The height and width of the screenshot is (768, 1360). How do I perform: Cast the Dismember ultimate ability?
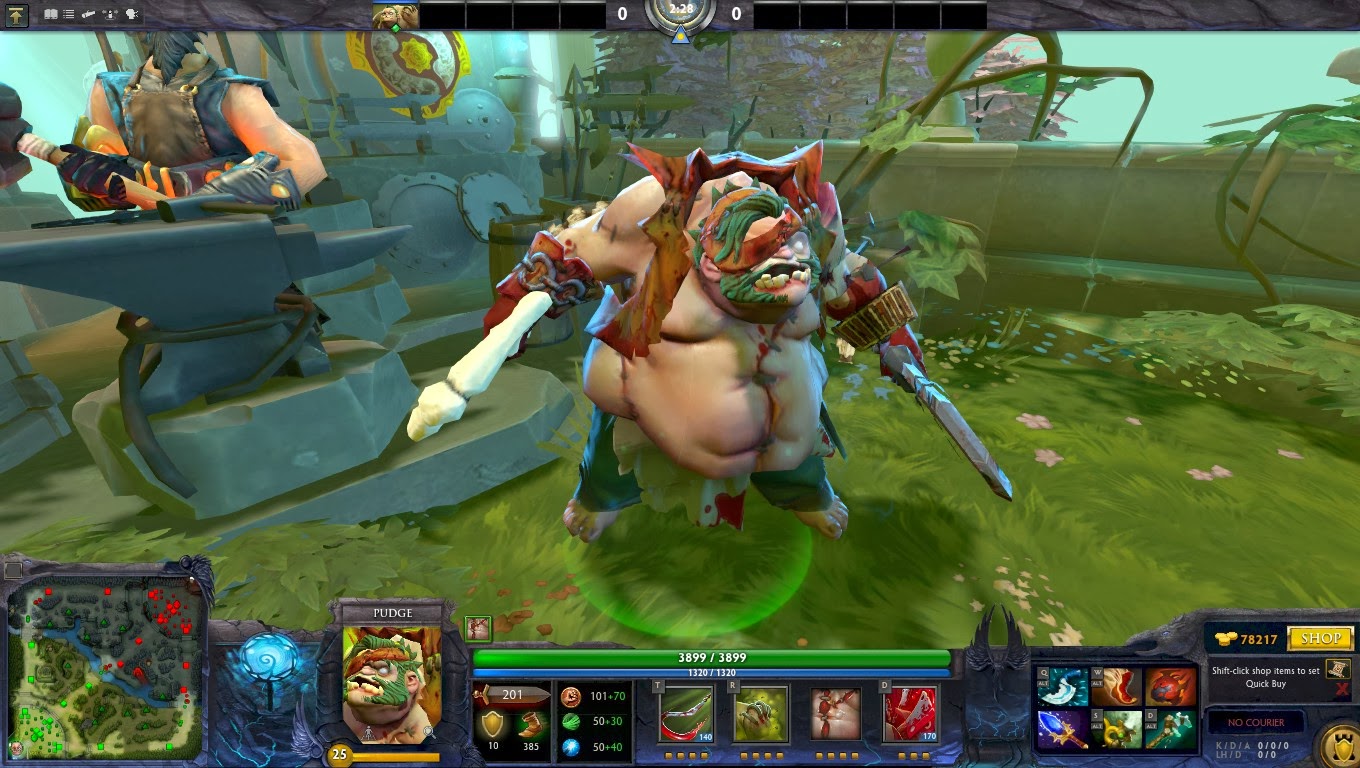pos(910,713)
